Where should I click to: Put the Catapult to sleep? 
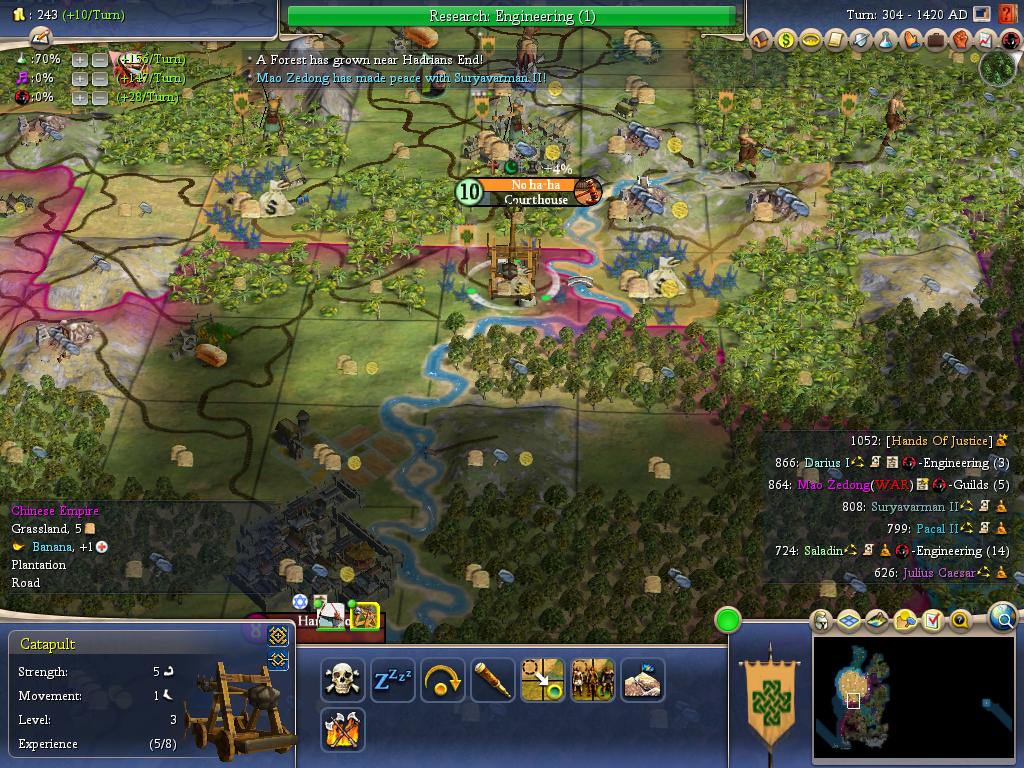pyautogui.click(x=393, y=680)
